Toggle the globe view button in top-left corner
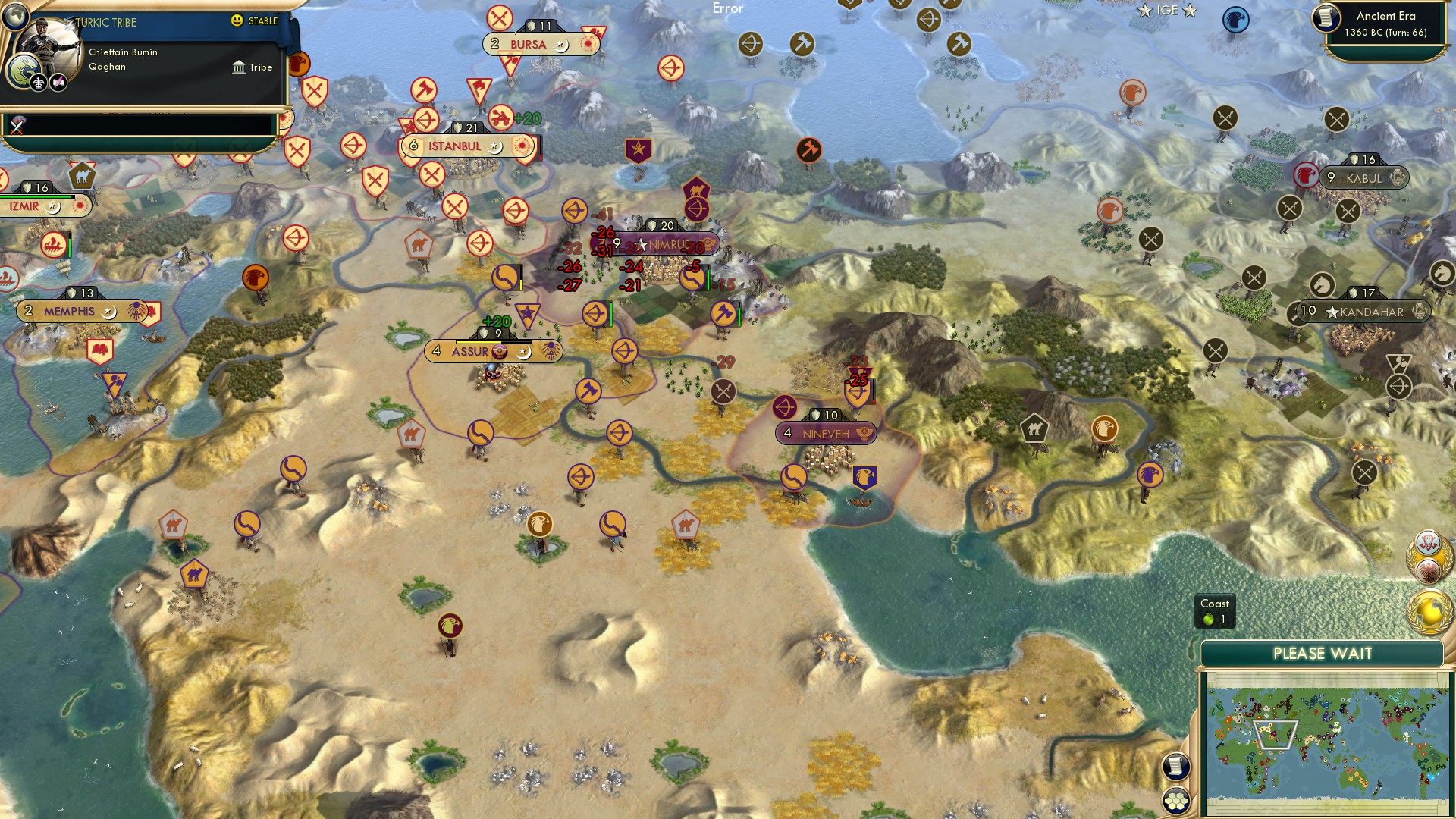The height and width of the screenshot is (819, 1456). [x=15, y=17]
